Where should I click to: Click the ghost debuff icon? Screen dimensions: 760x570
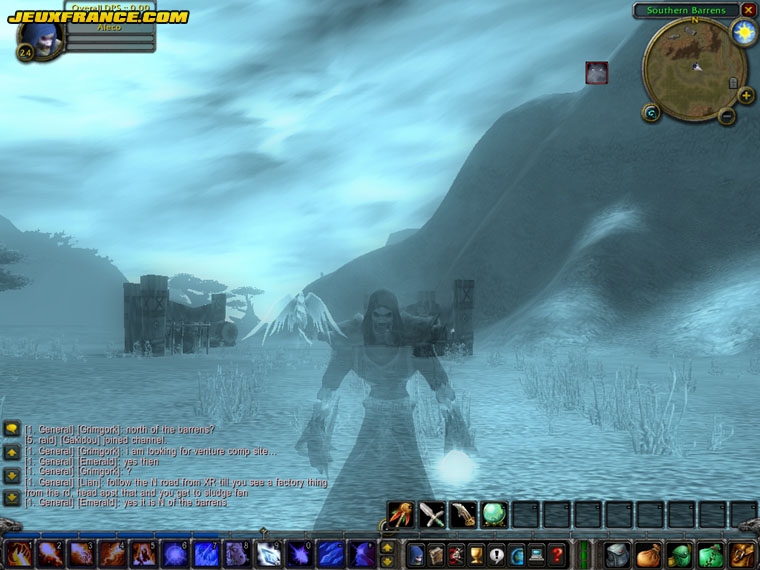coord(597,72)
